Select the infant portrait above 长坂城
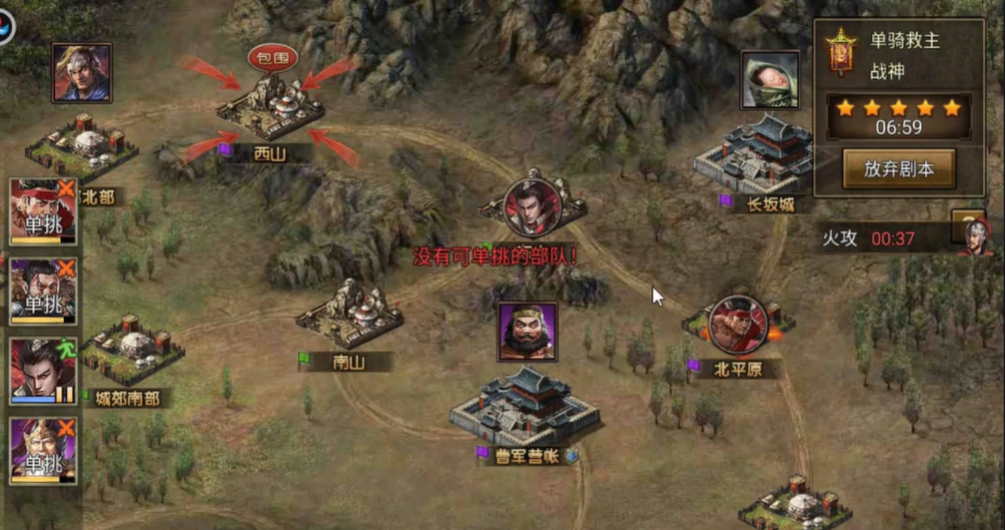 (770, 79)
